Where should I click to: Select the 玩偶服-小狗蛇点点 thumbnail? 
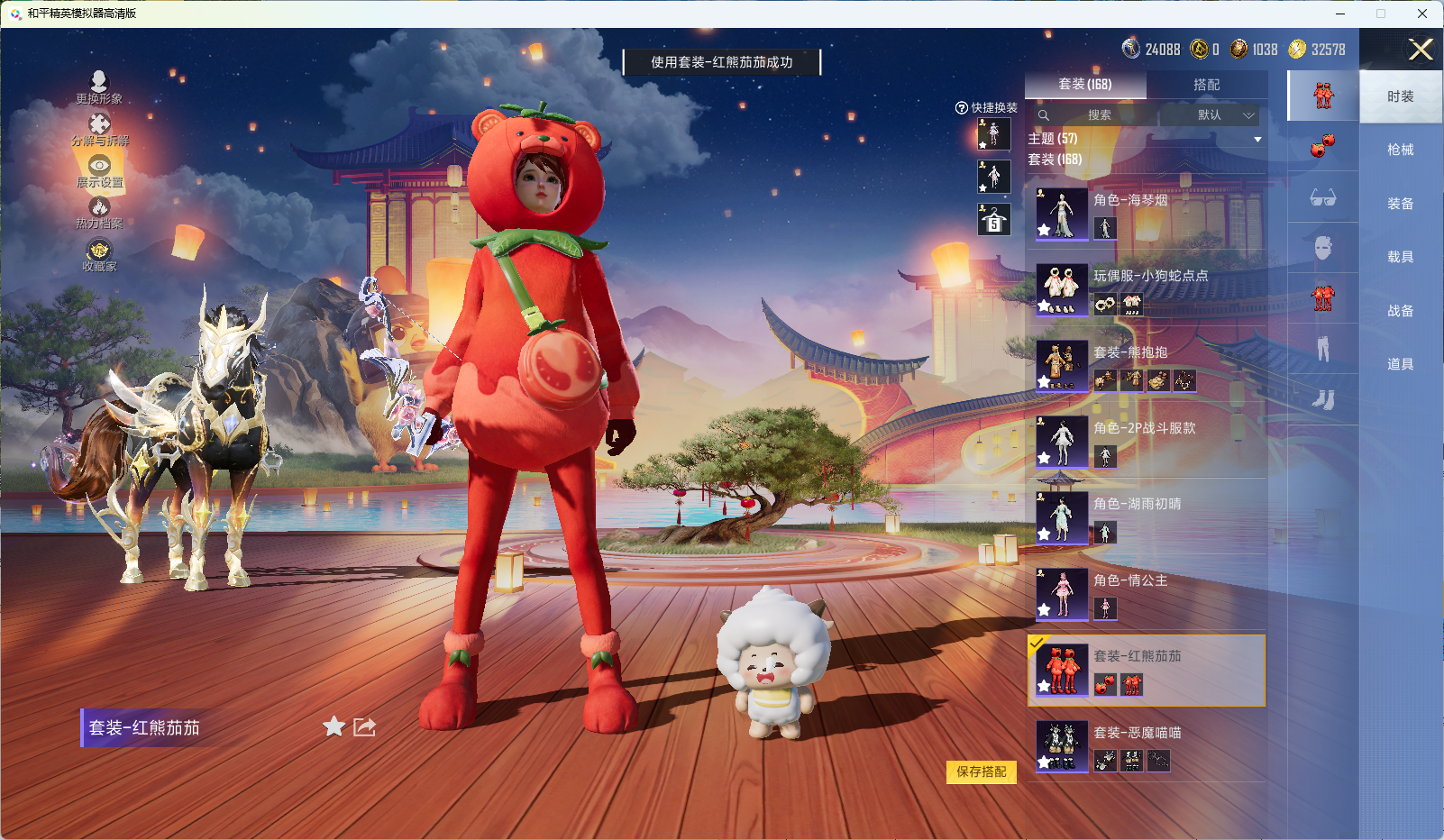click(1061, 289)
